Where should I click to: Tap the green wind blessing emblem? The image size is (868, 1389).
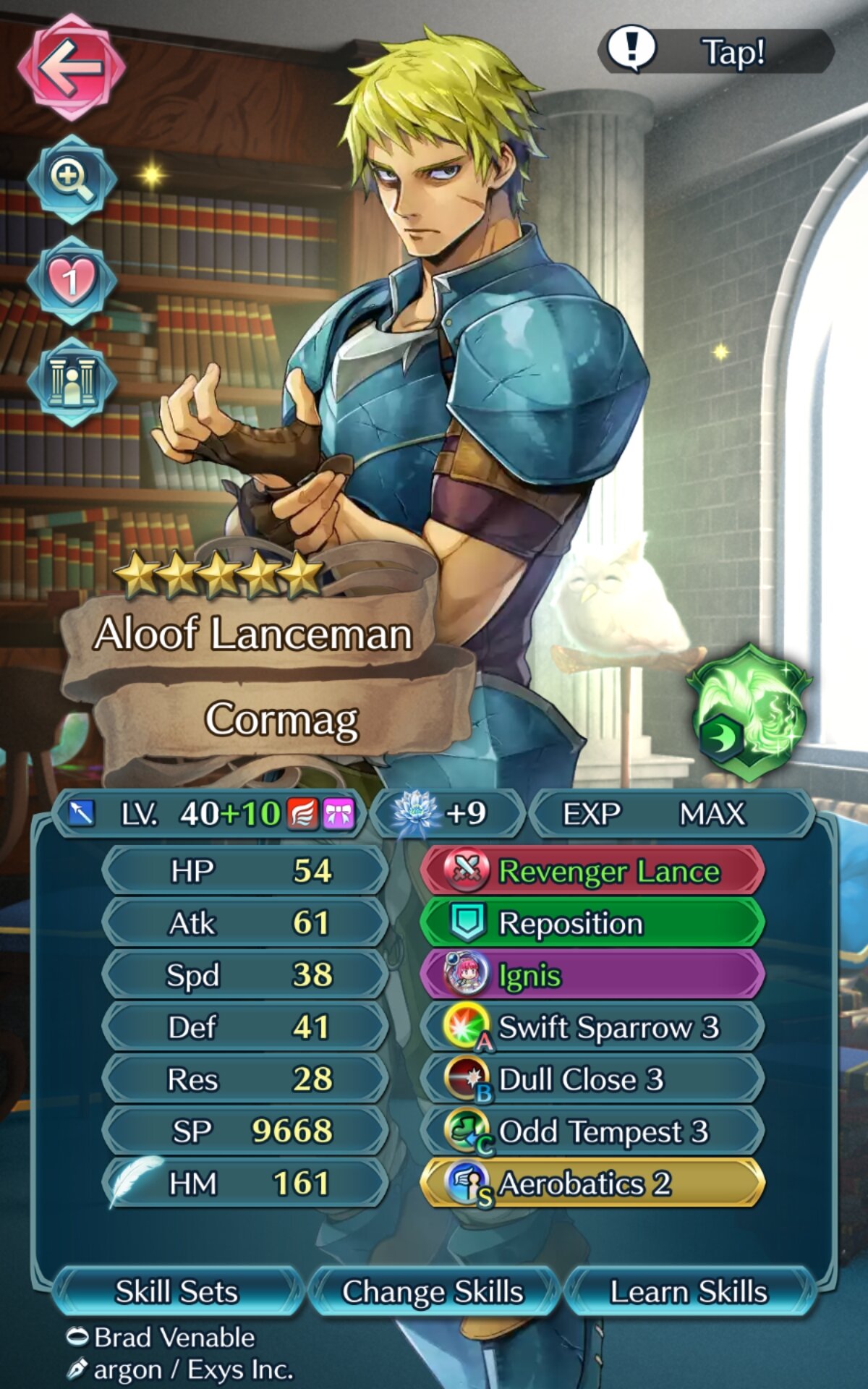tap(750, 713)
